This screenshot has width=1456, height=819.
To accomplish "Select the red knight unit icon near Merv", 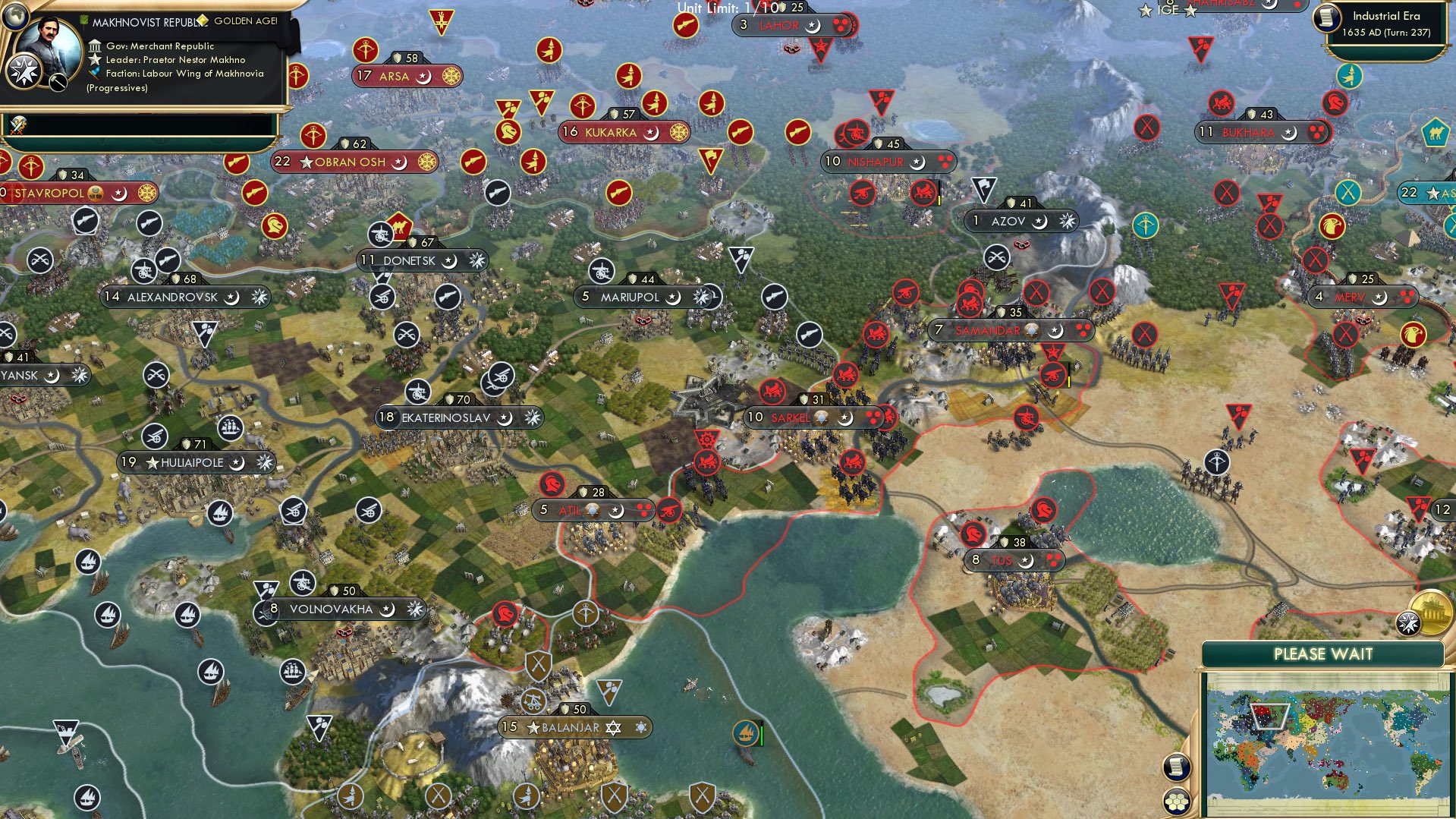I will click(x=1334, y=103).
